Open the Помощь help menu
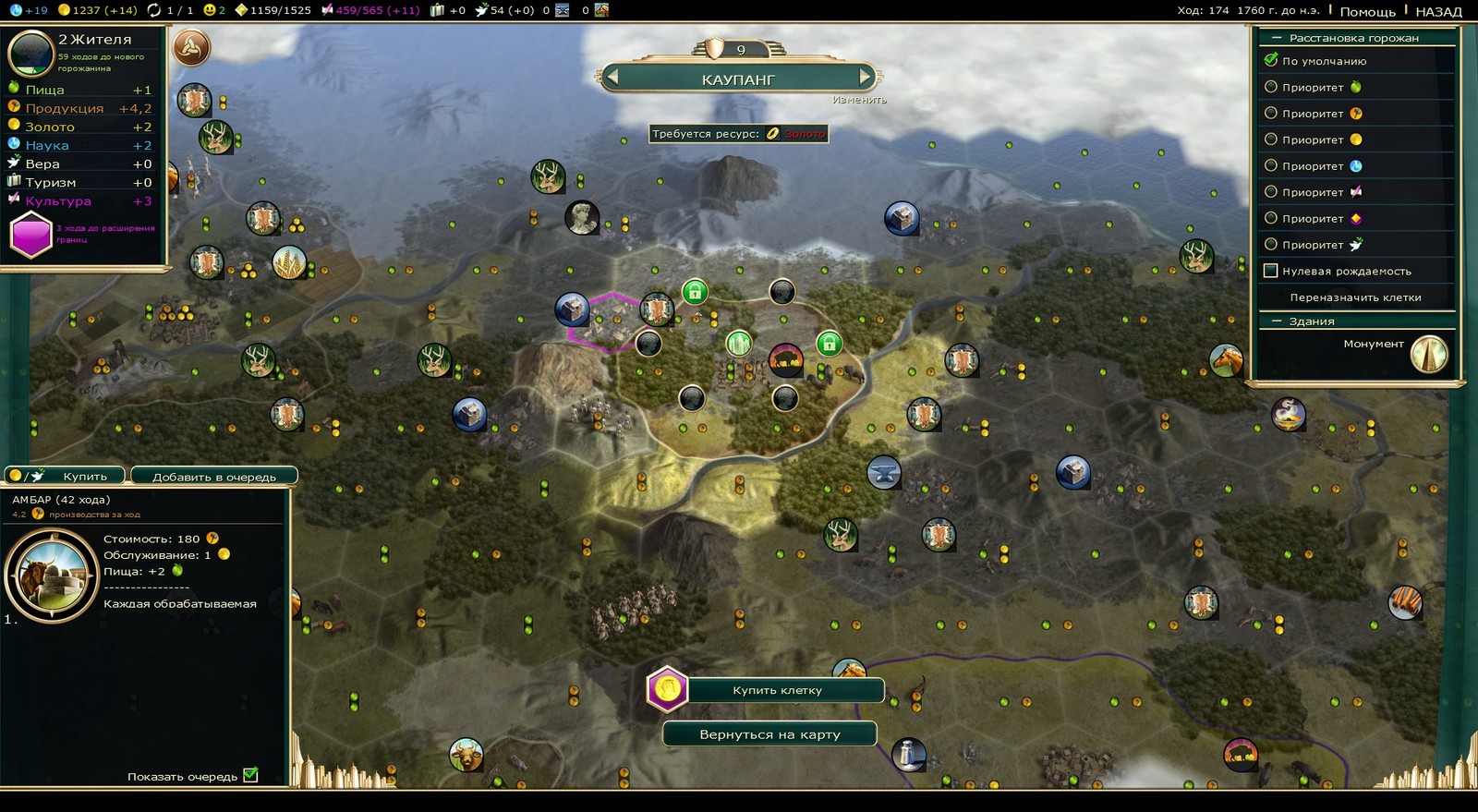 (1367, 11)
